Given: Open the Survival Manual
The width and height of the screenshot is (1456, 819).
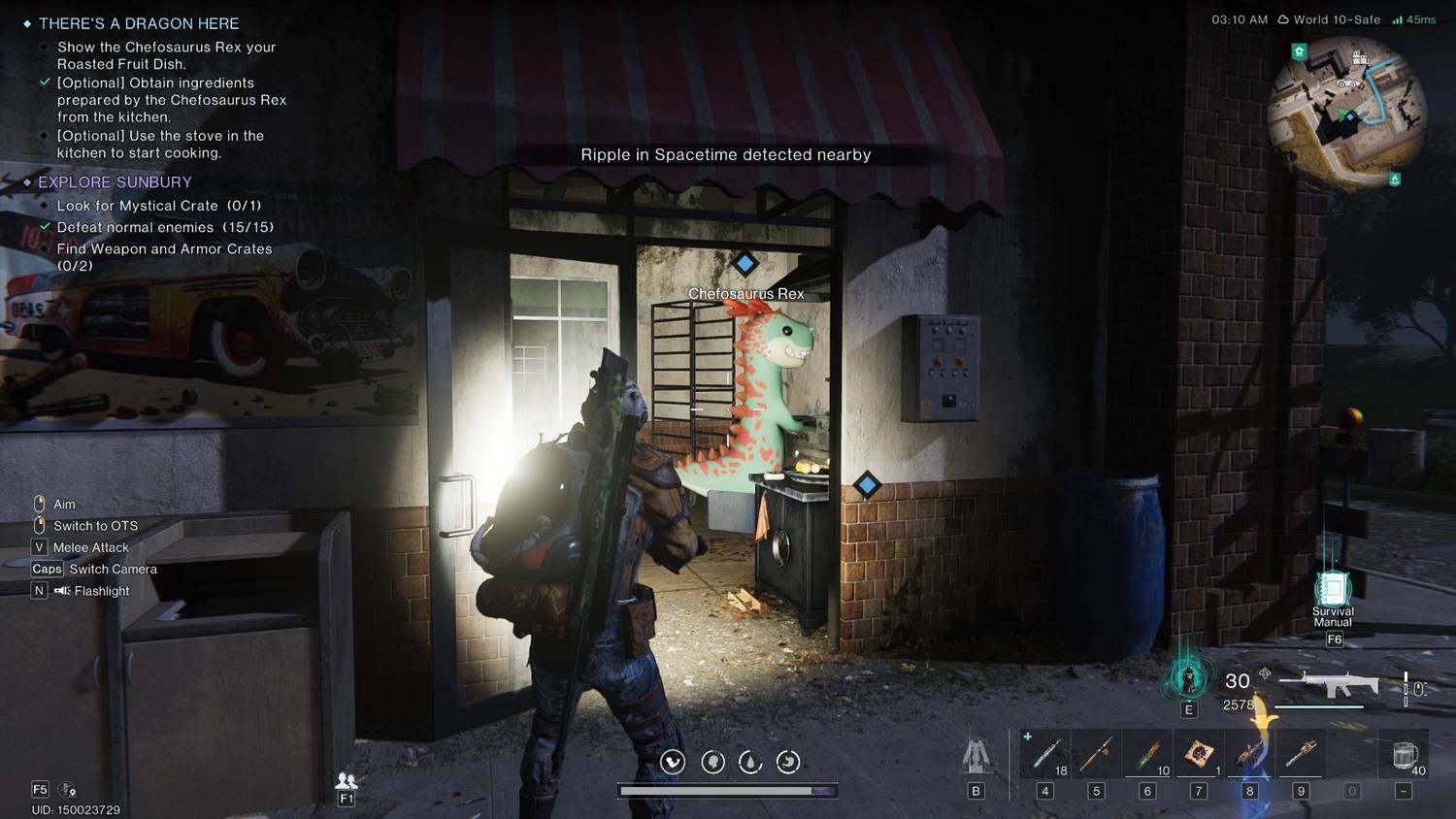Looking at the screenshot, I should (1333, 589).
